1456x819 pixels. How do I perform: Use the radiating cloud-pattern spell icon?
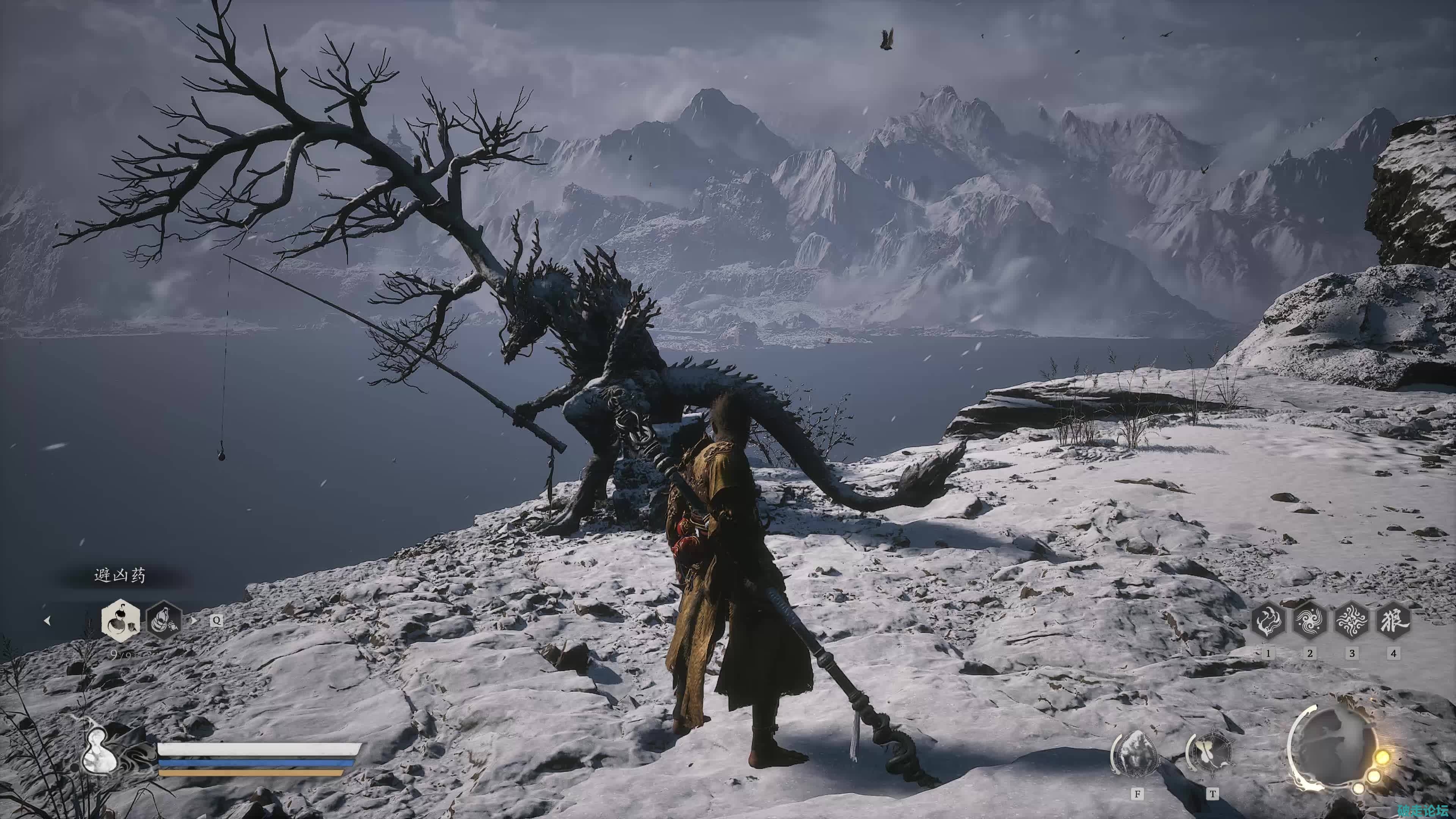(1351, 621)
